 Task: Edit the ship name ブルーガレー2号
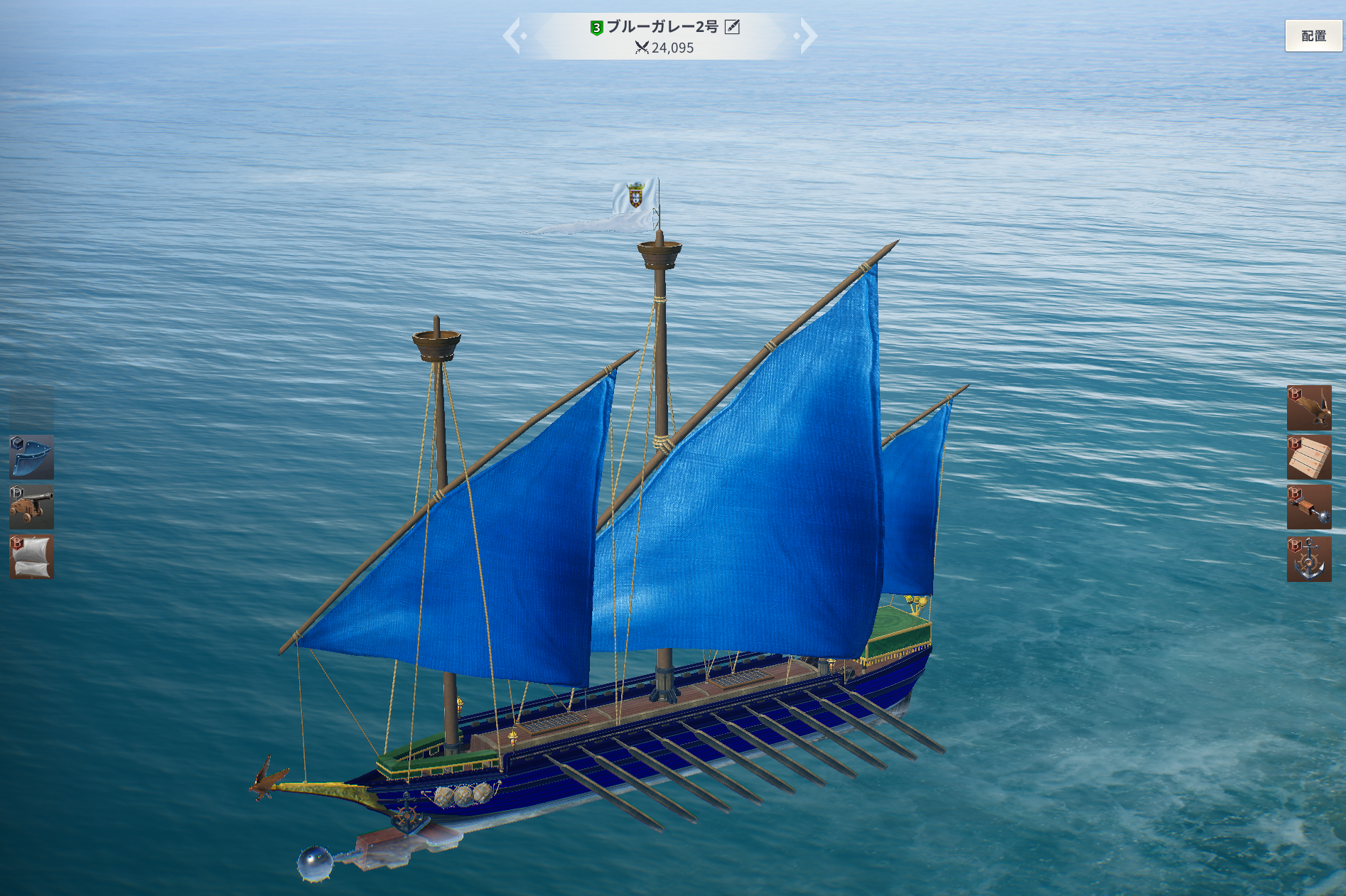click(x=732, y=27)
